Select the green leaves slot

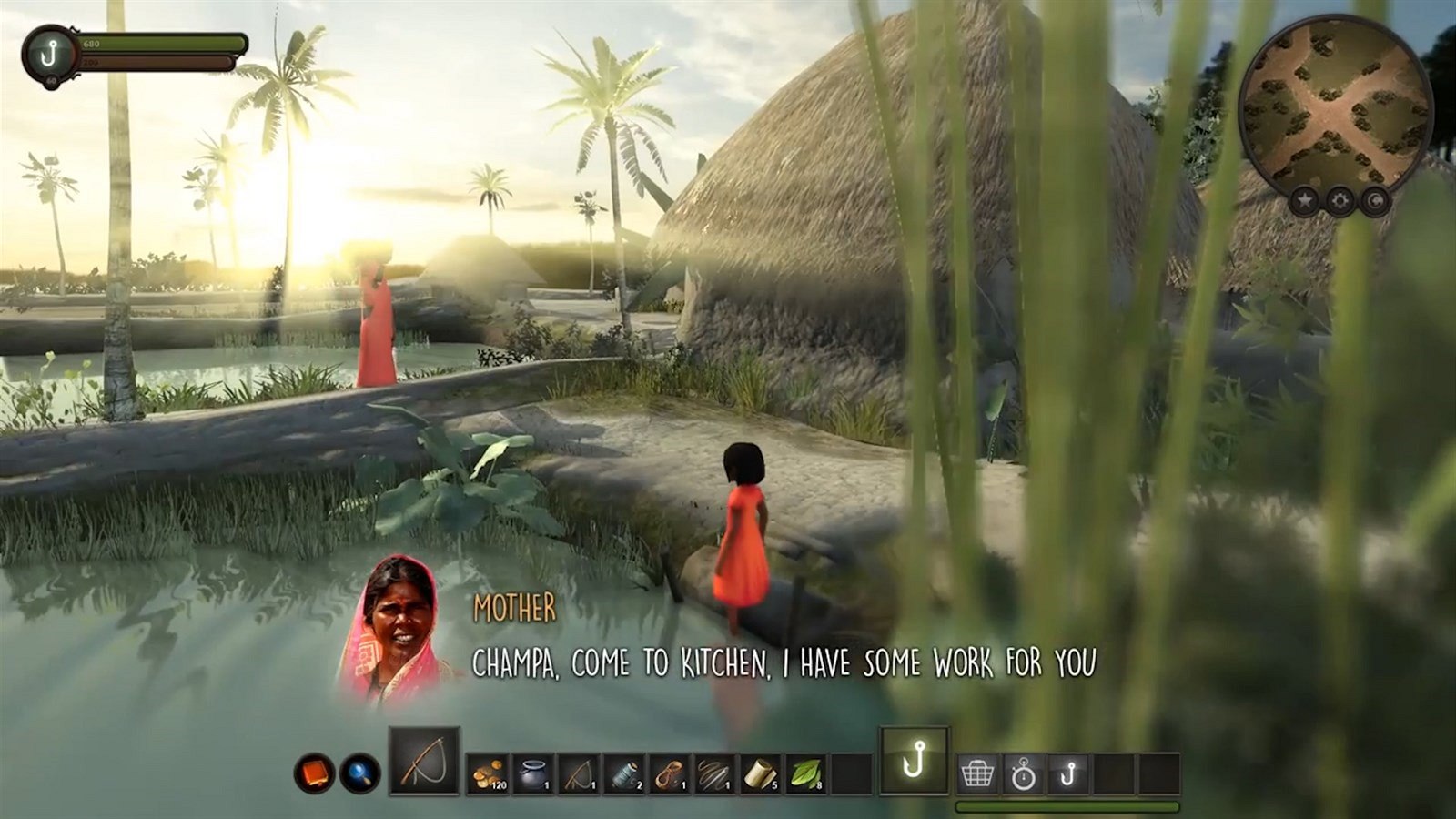click(x=806, y=774)
